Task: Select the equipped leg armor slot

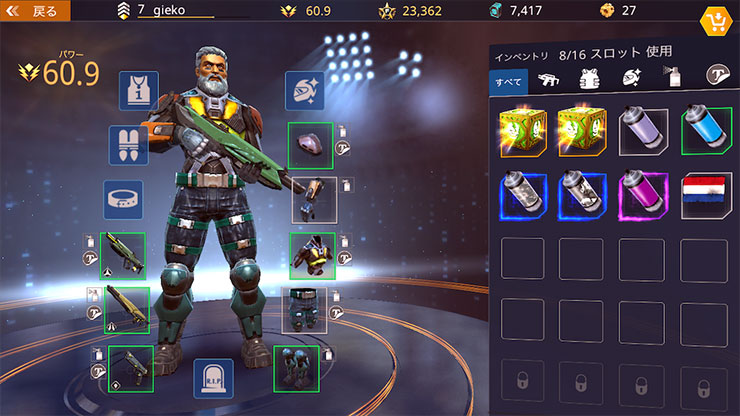Action: tap(303, 310)
